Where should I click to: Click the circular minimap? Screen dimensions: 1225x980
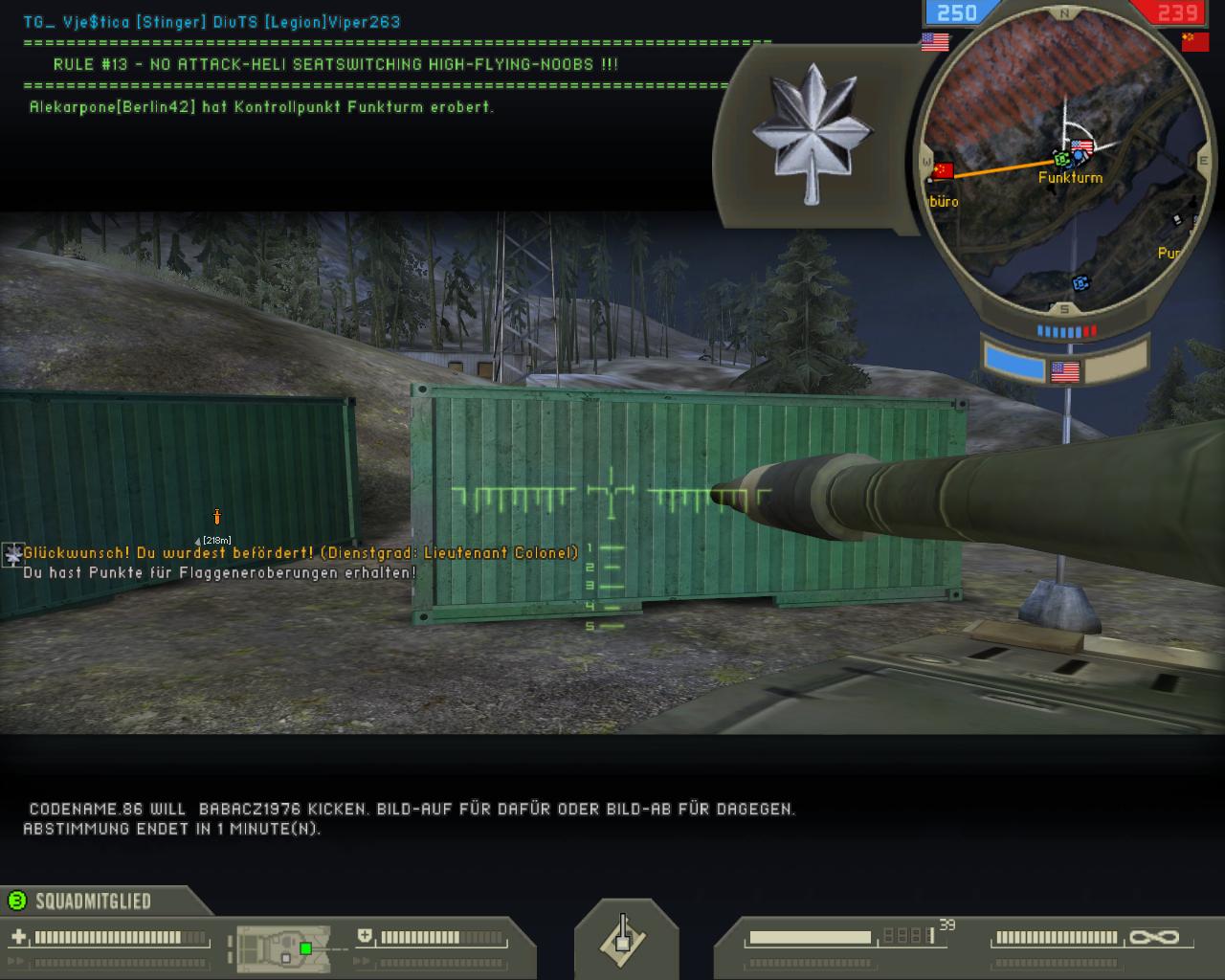(x=1064, y=163)
